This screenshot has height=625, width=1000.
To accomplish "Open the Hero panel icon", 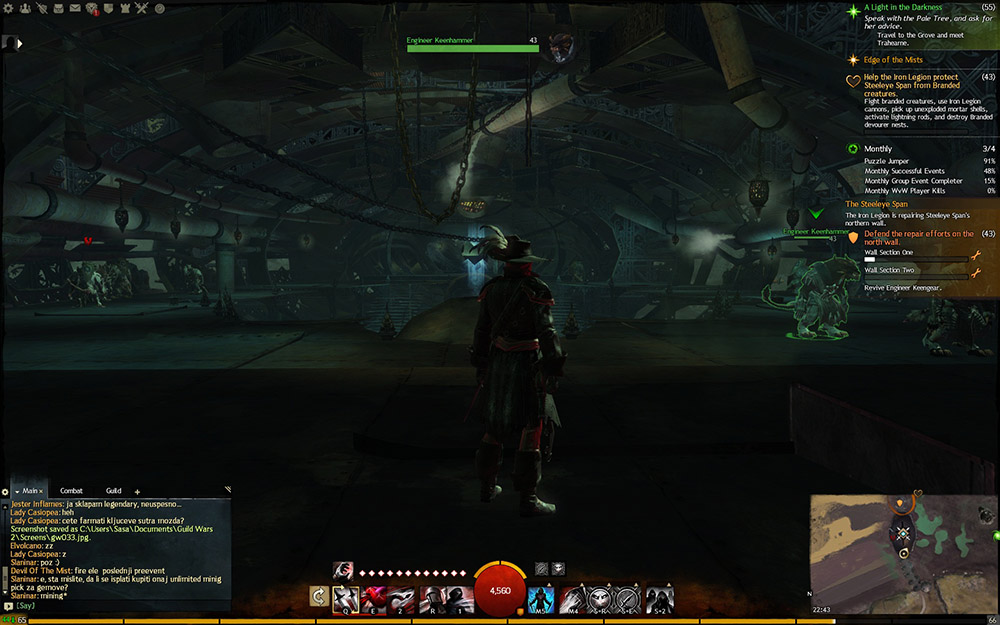I will click(x=43, y=9).
